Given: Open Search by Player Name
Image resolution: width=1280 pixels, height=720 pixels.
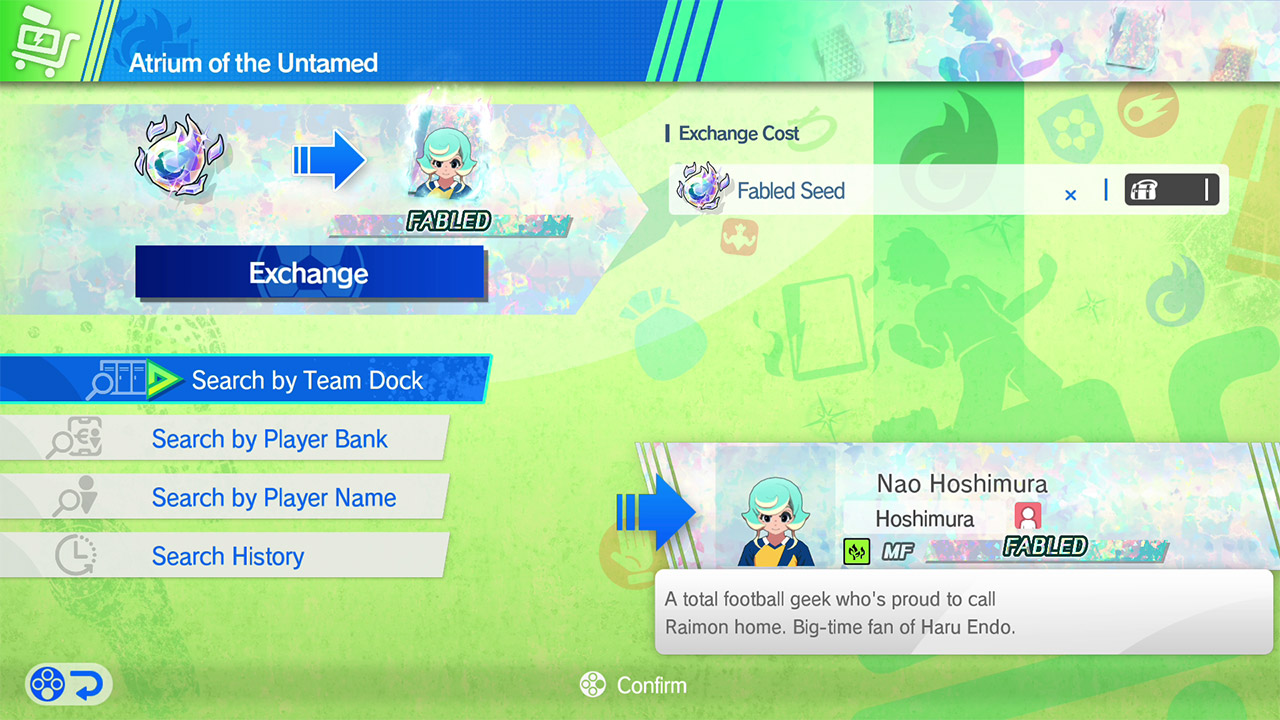Looking at the screenshot, I should [273, 498].
